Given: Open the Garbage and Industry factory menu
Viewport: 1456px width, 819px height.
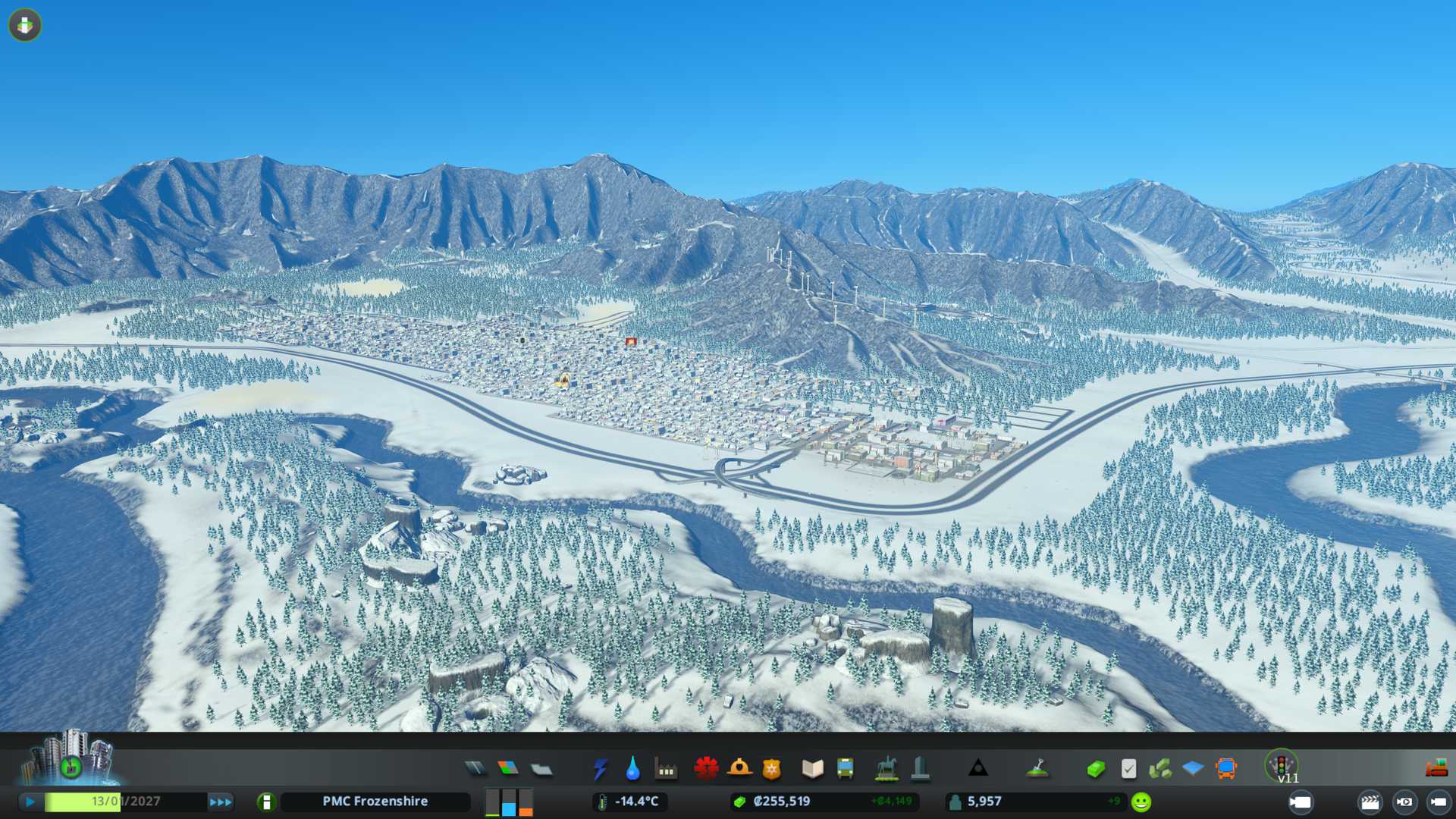Looking at the screenshot, I should [666, 769].
